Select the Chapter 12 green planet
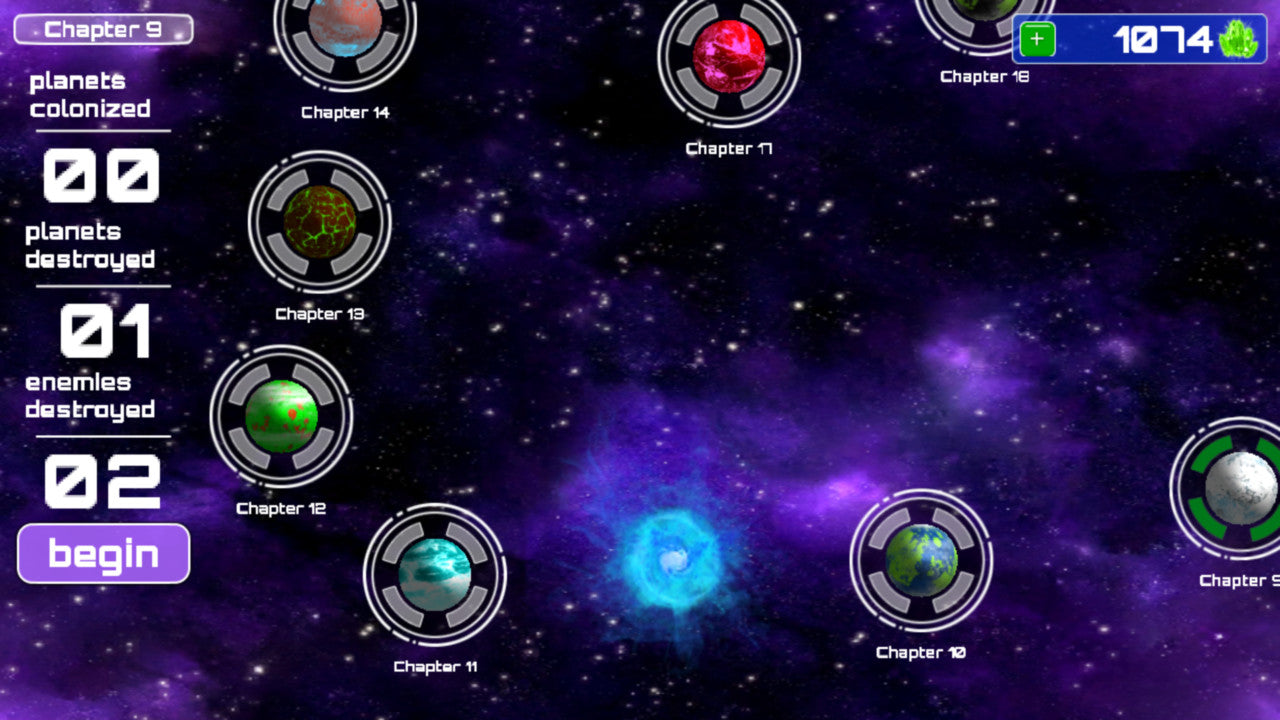This screenshot has width=1280, height=720. click(x=281, y=418)
